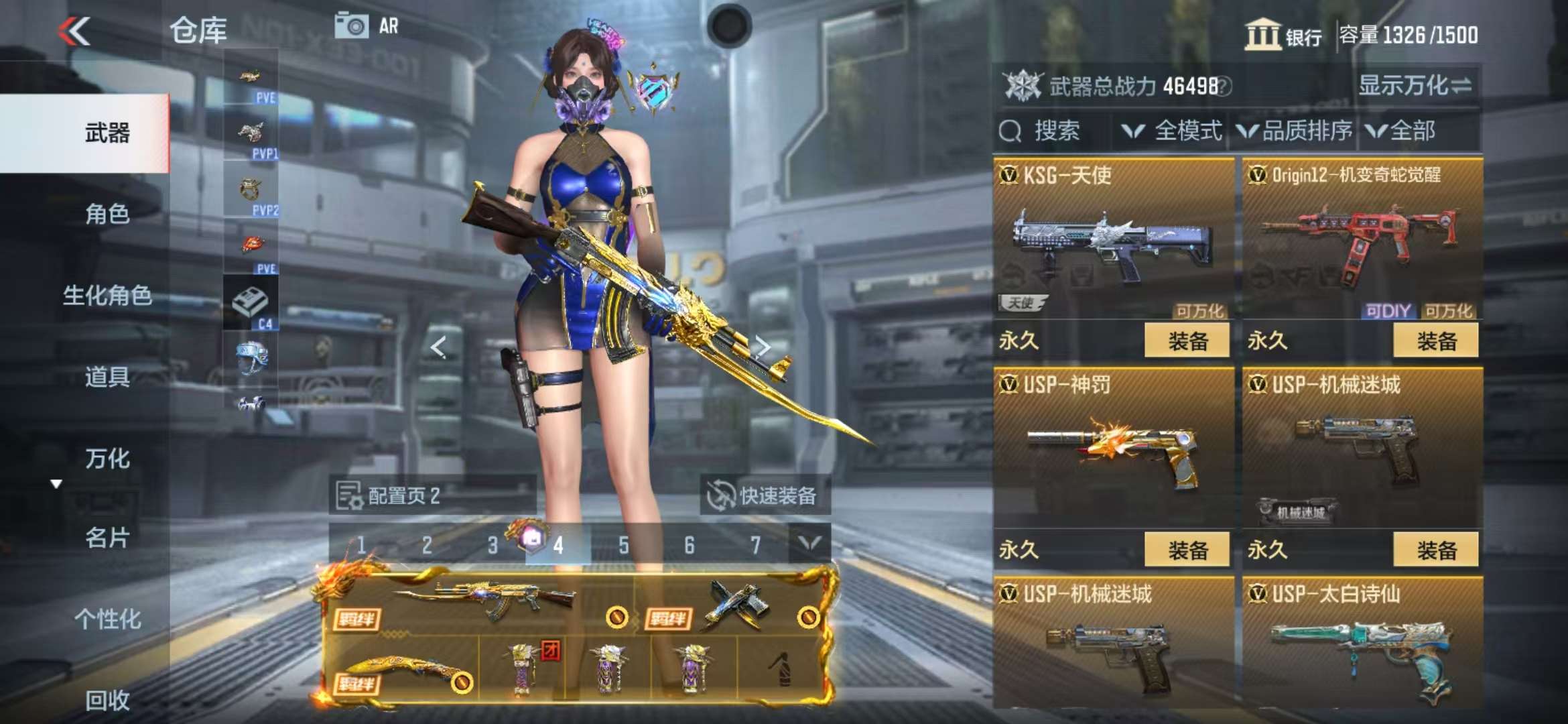1568x724 pixels.
Task: Select the 道具 category
Action: (x=107, y=377)
